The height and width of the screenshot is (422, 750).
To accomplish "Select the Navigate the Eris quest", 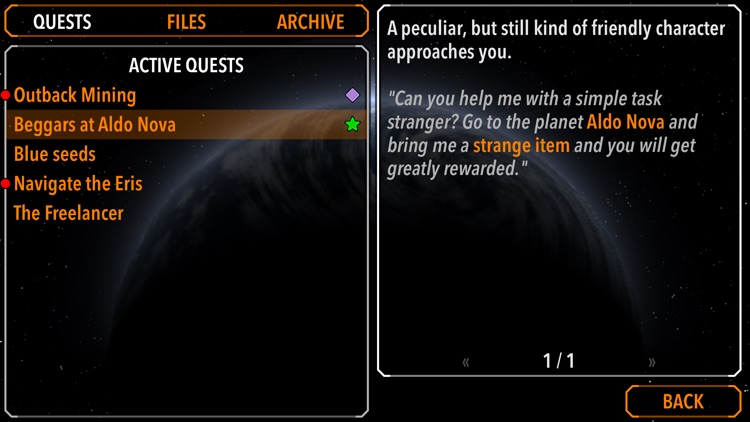I will 78,184.
